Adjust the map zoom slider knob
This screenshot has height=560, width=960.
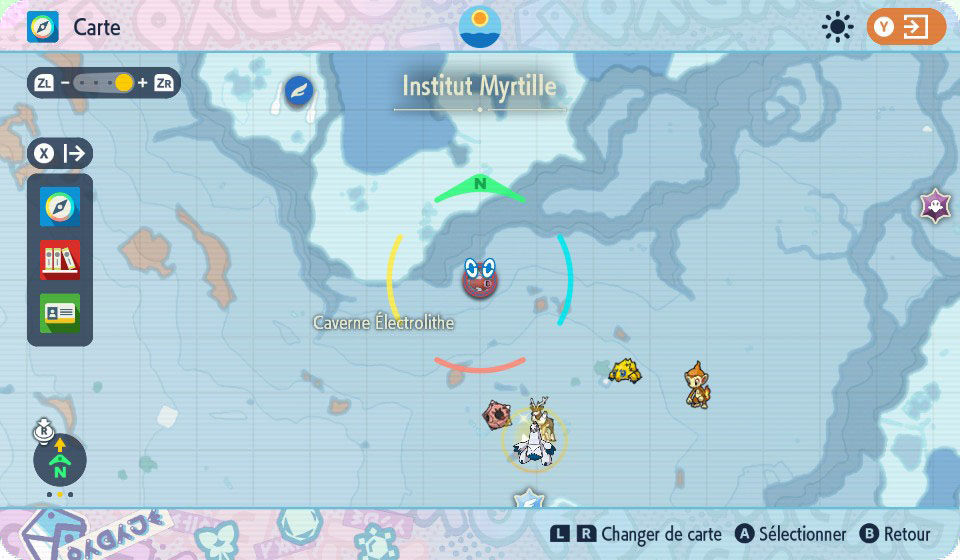[124, 83]
